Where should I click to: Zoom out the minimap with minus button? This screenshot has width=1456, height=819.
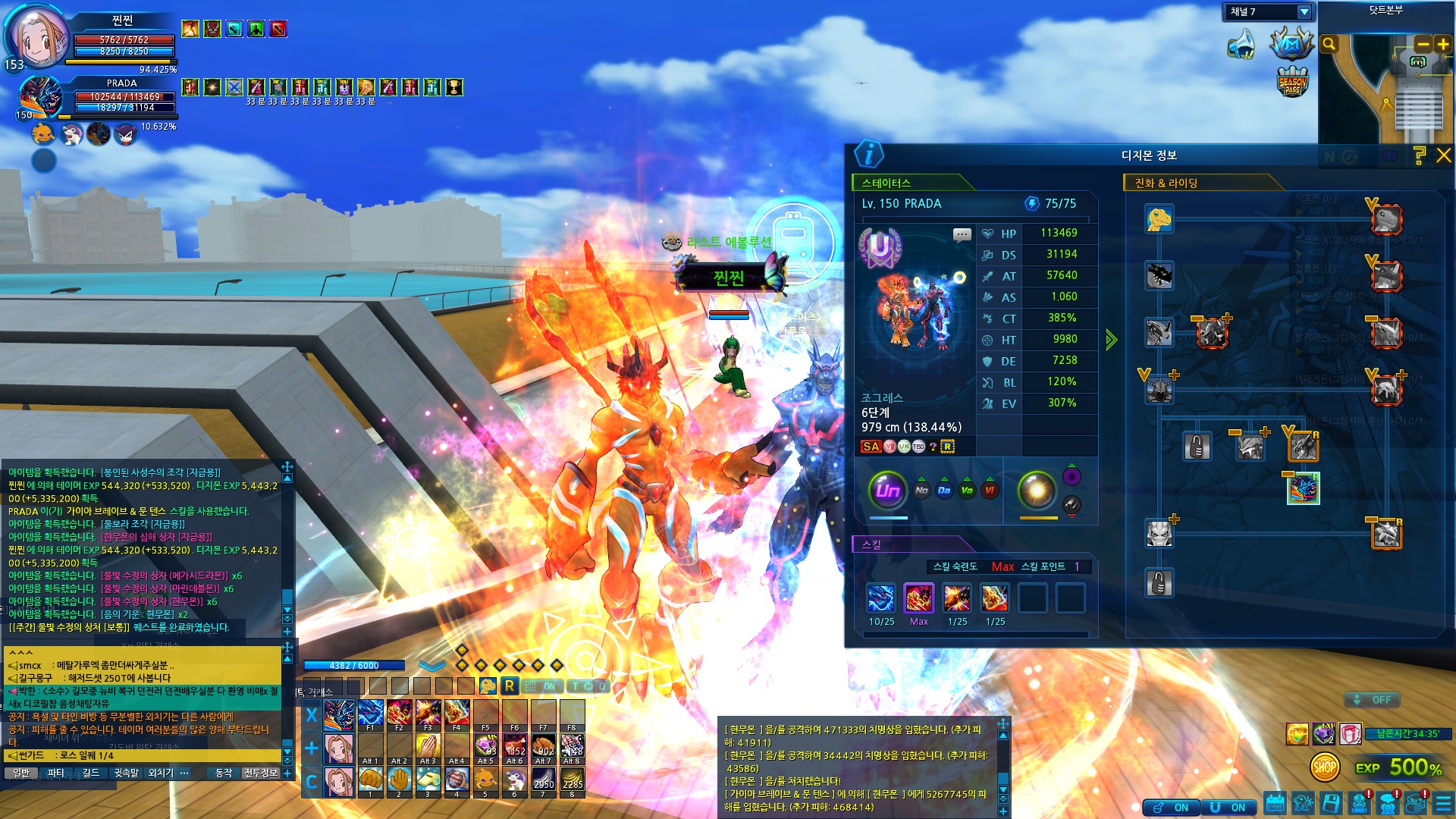pos(1423,45)
